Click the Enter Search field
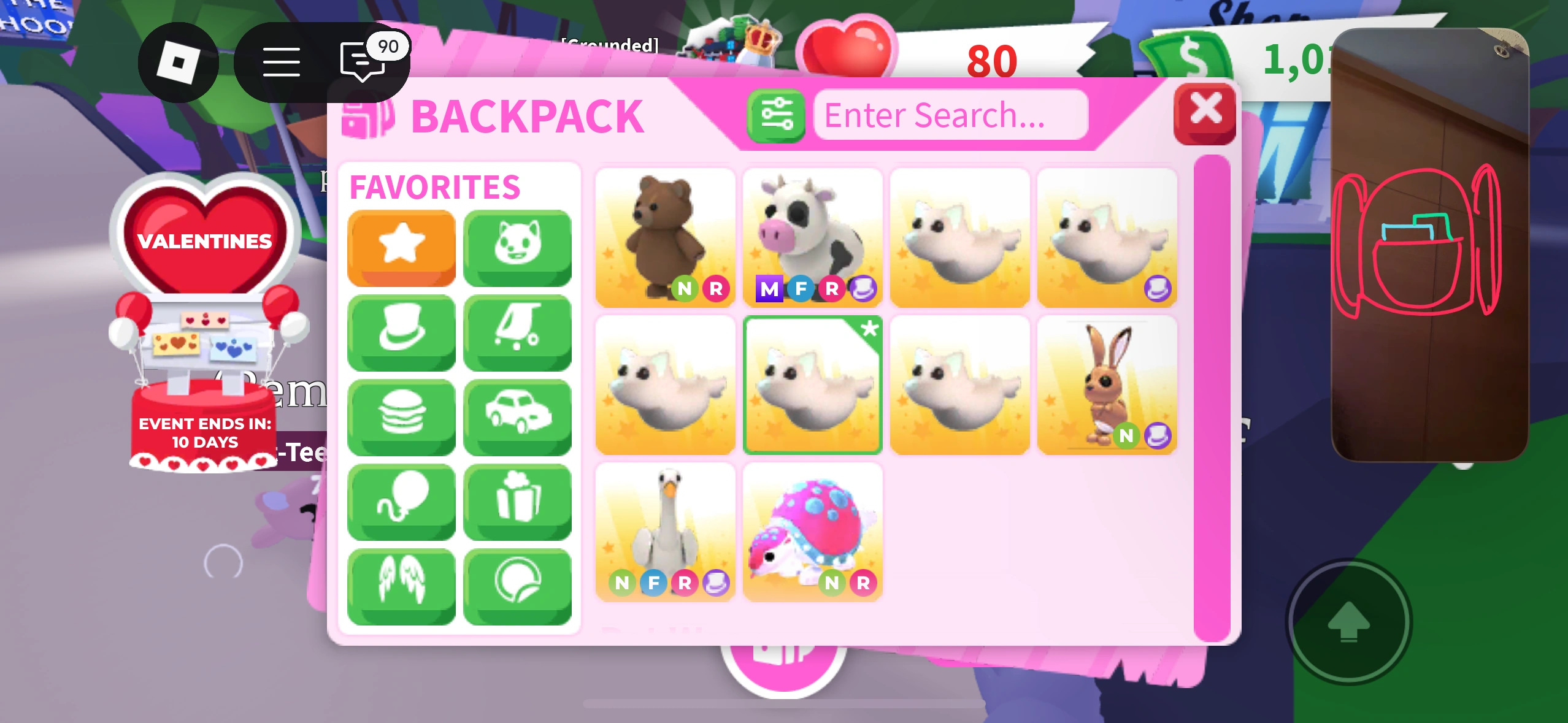Viewport: 1568px width, 723px height. 950,115
